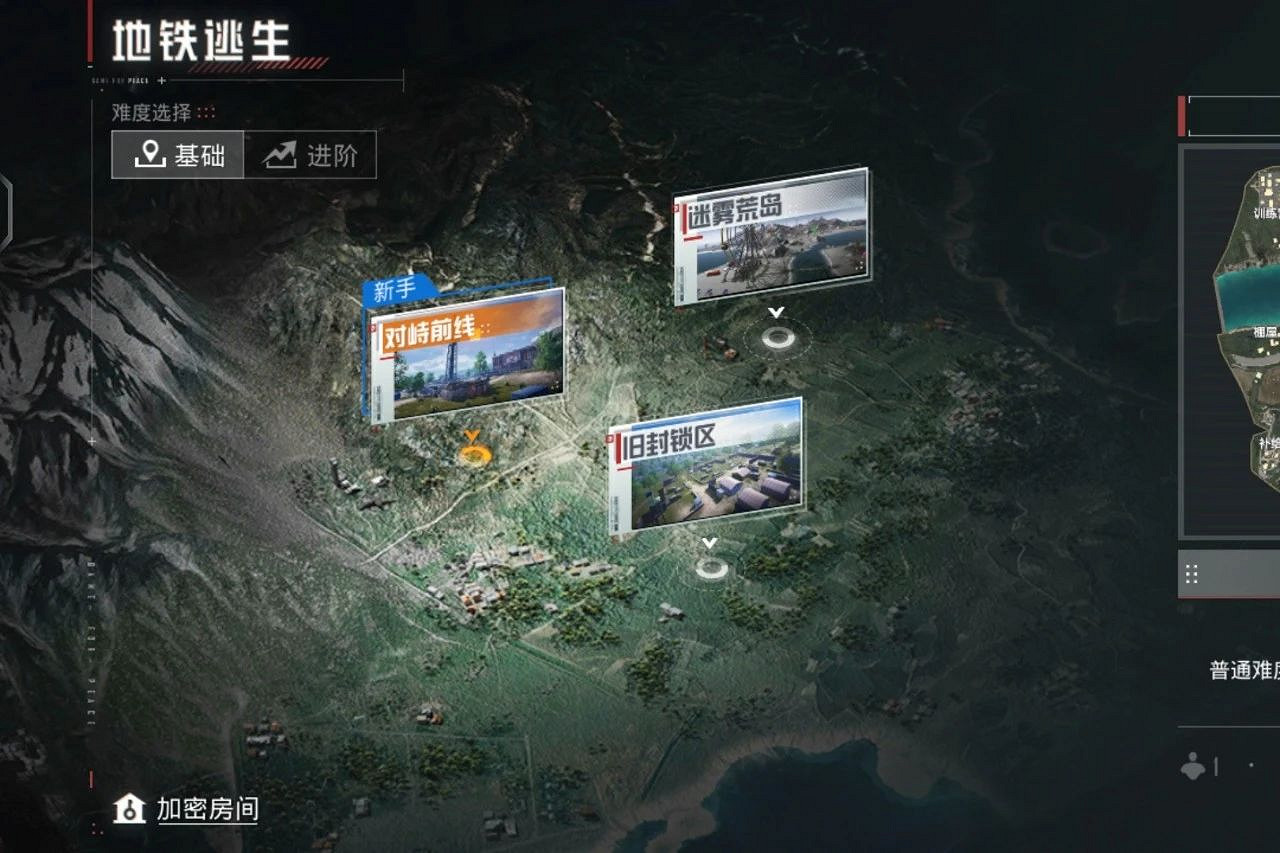Expand the chevron arrow under the 旧封锁区 card
The width and height of the screenshot is (1280, 853).
[x=712, y=541]
